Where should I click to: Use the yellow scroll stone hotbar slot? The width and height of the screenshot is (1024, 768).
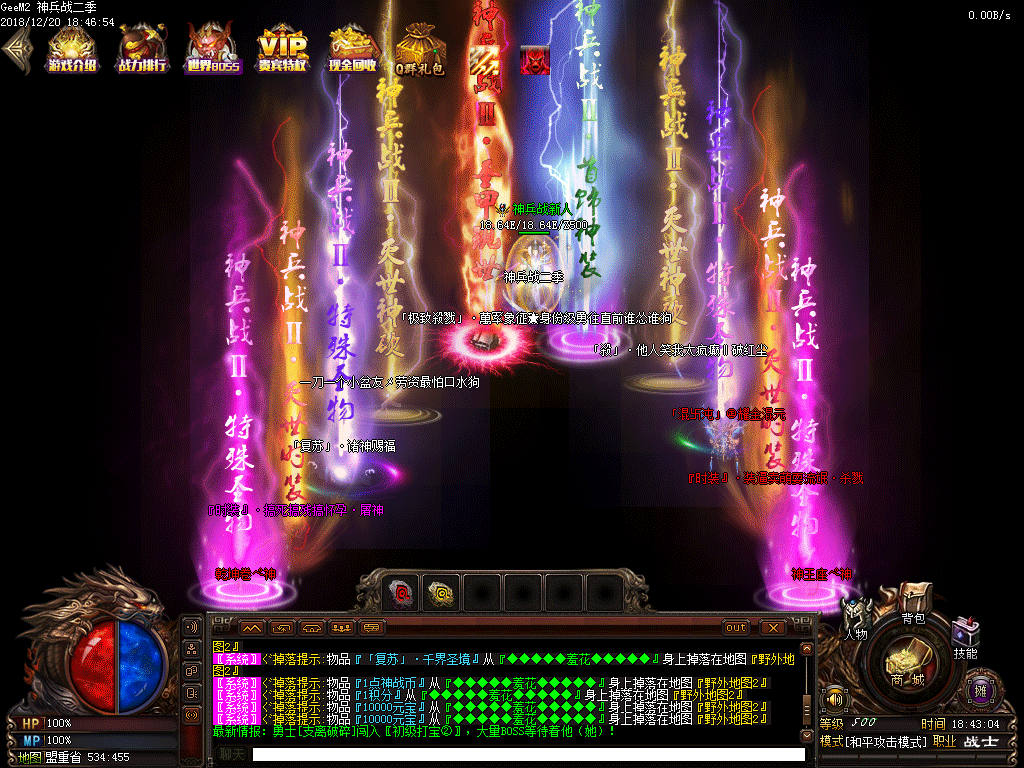[x=442, y=593]
